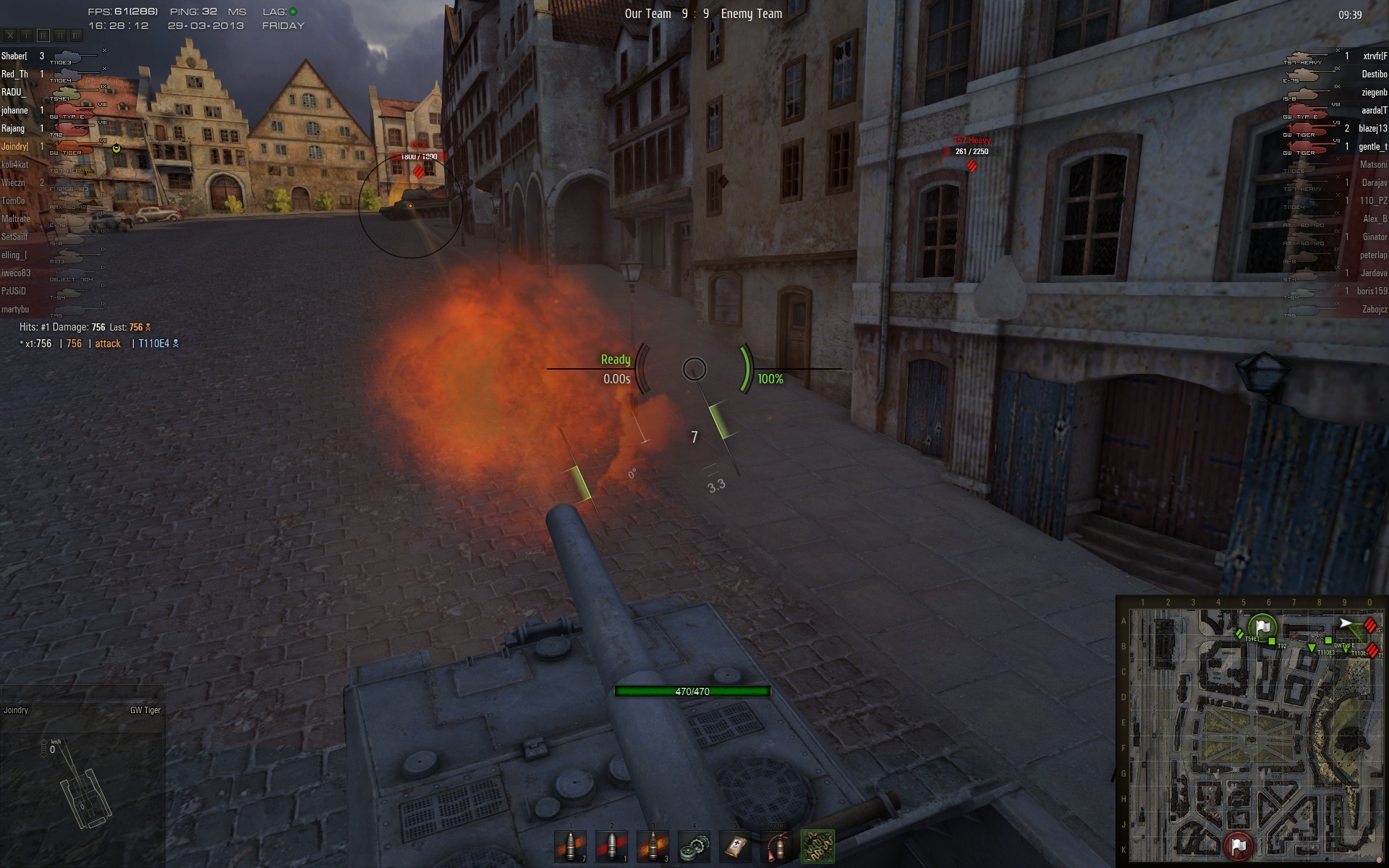
Task: Hide the player list with the X button
Action: pyautogui.click(x=10, y=35)
